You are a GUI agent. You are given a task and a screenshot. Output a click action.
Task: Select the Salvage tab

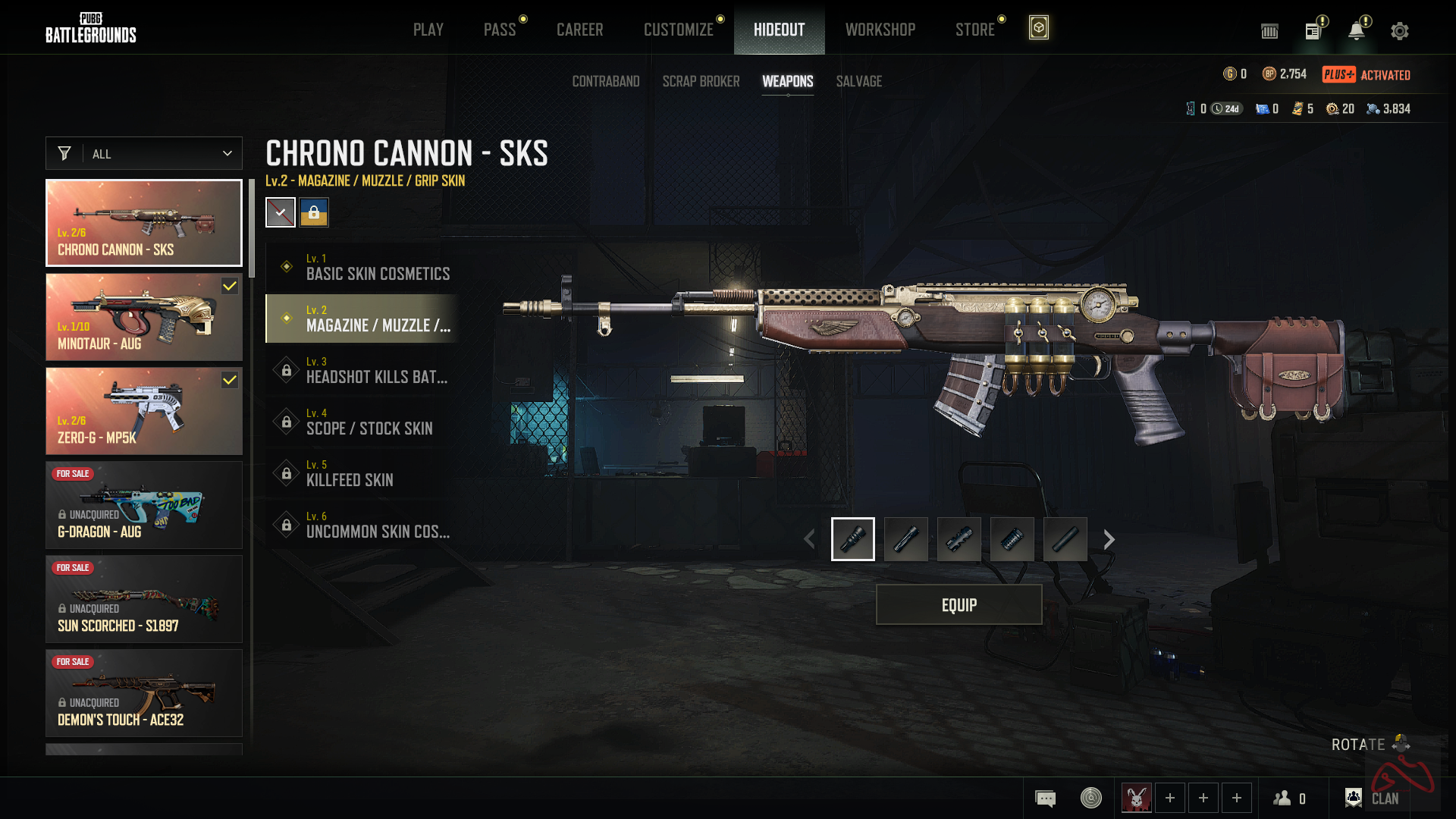pos(858,81)
